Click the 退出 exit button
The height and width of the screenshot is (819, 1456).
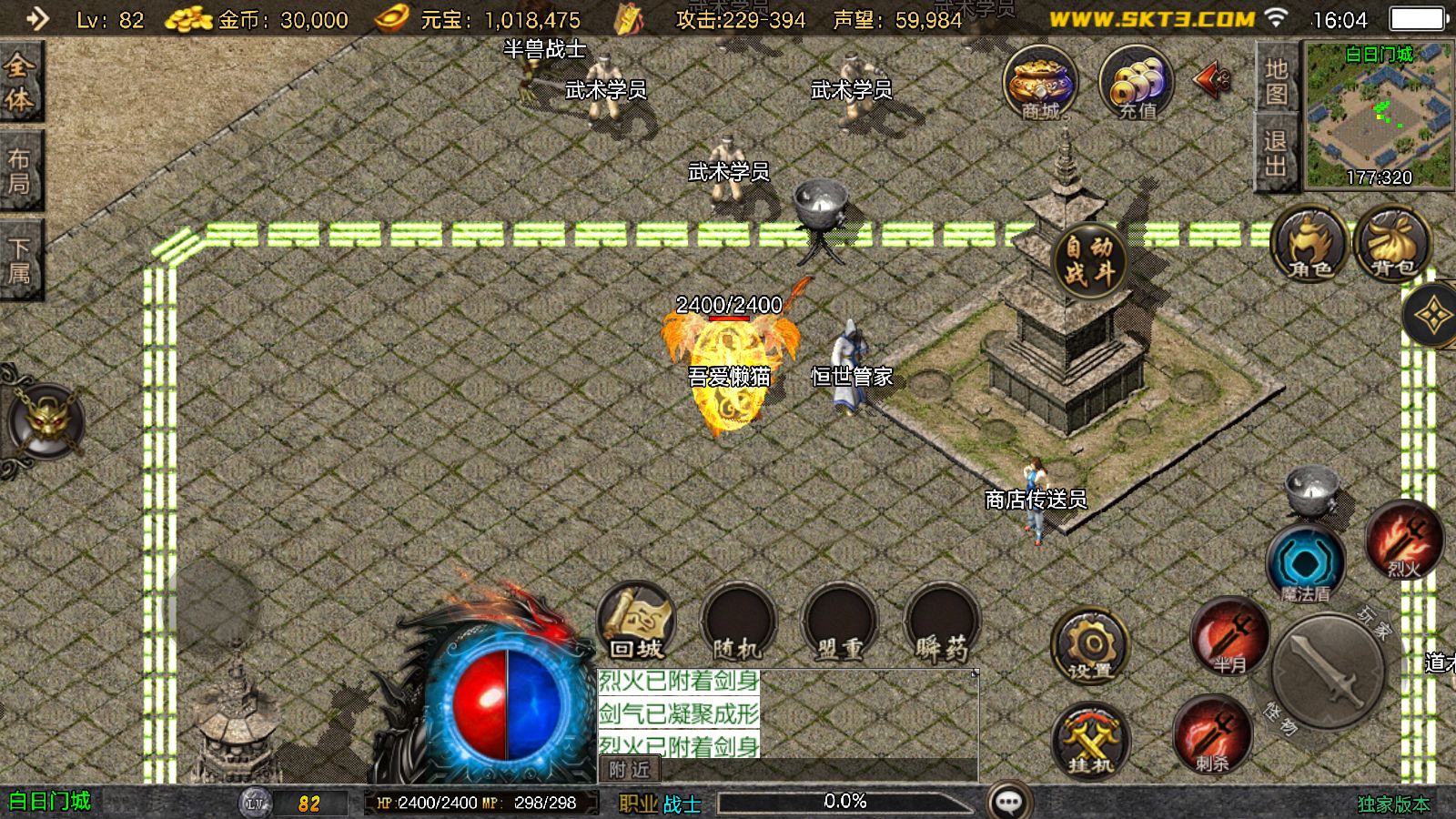(x=1276, y=153)
